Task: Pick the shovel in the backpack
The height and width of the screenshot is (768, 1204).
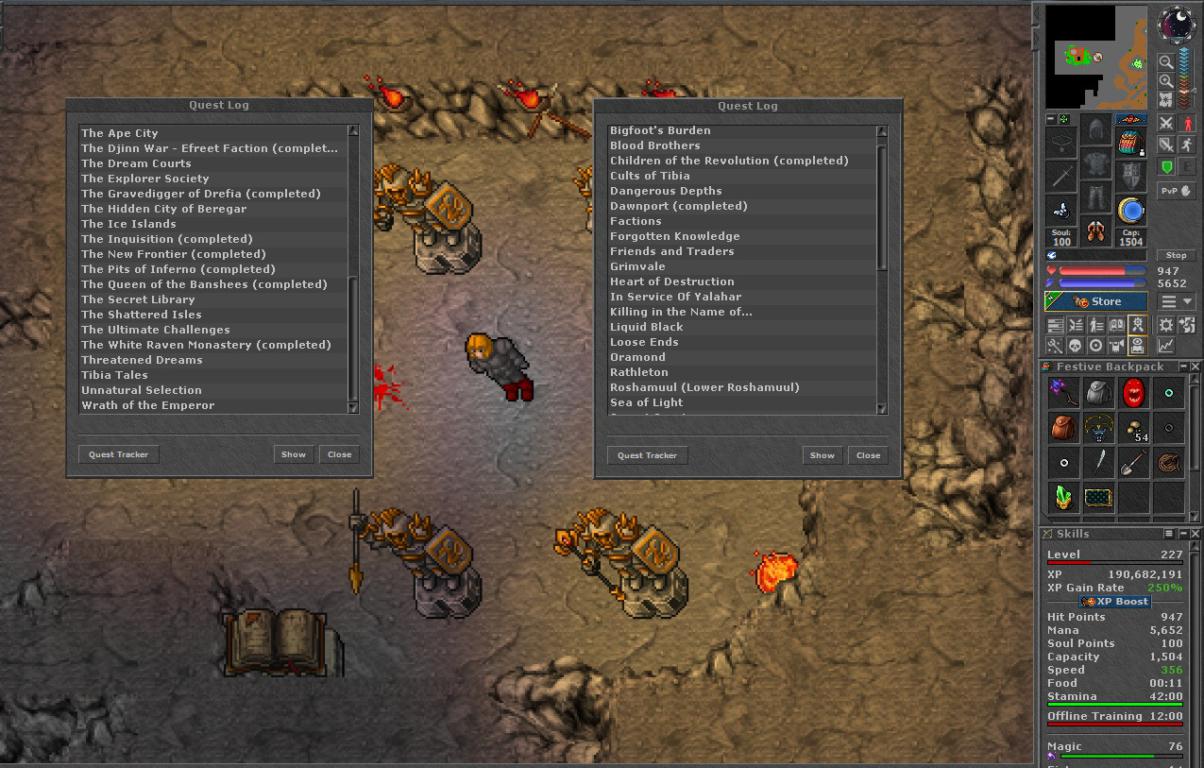Action: 1133,462
